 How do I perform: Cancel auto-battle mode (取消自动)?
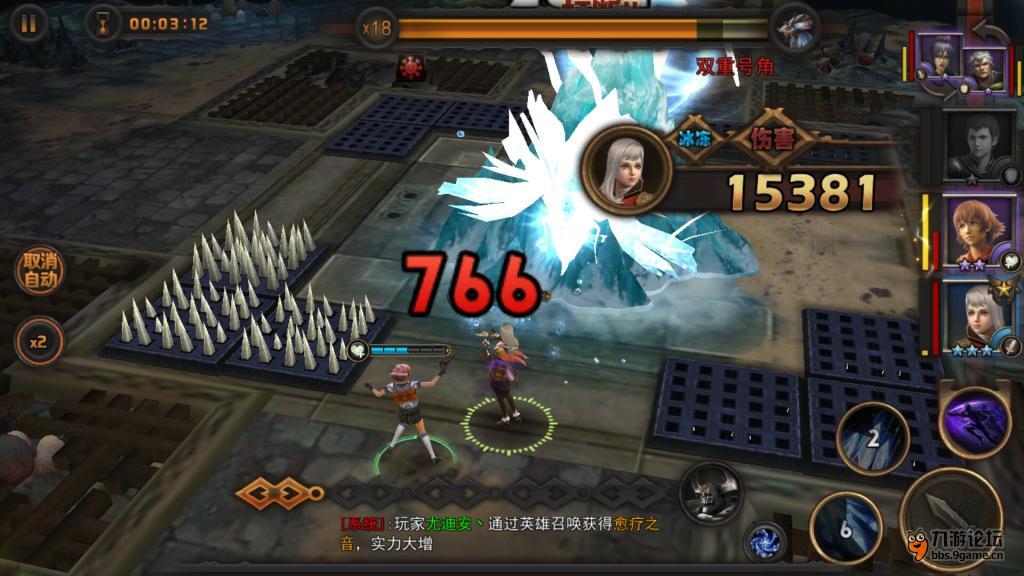click(39, 270)
